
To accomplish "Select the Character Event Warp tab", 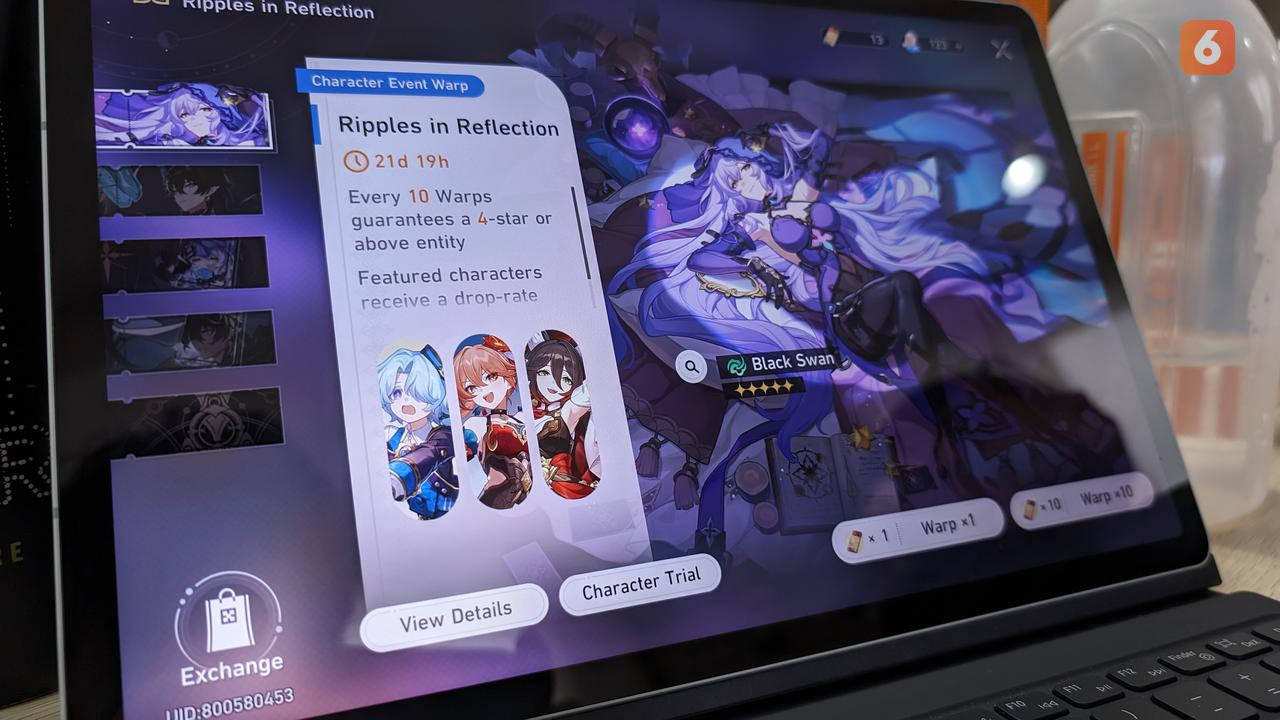I will click(x=392, y=85).
